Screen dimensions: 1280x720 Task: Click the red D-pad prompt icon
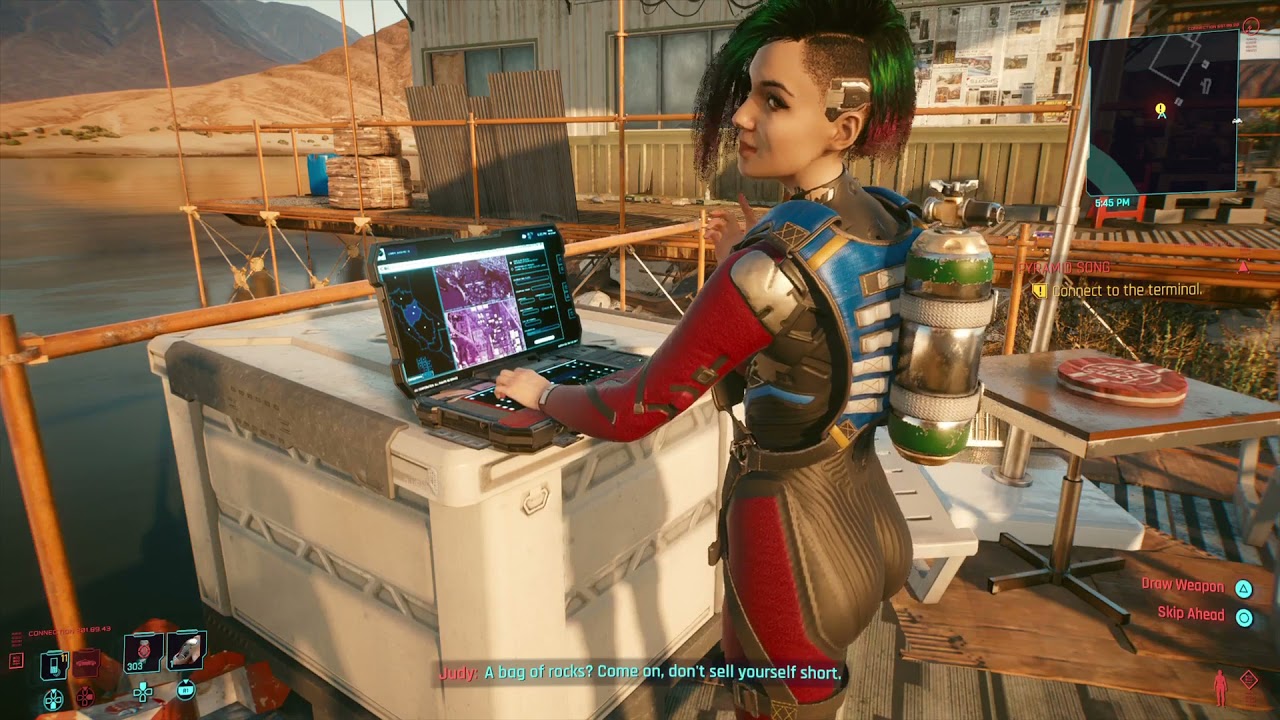pyautogui.click(x=85, y=696)
